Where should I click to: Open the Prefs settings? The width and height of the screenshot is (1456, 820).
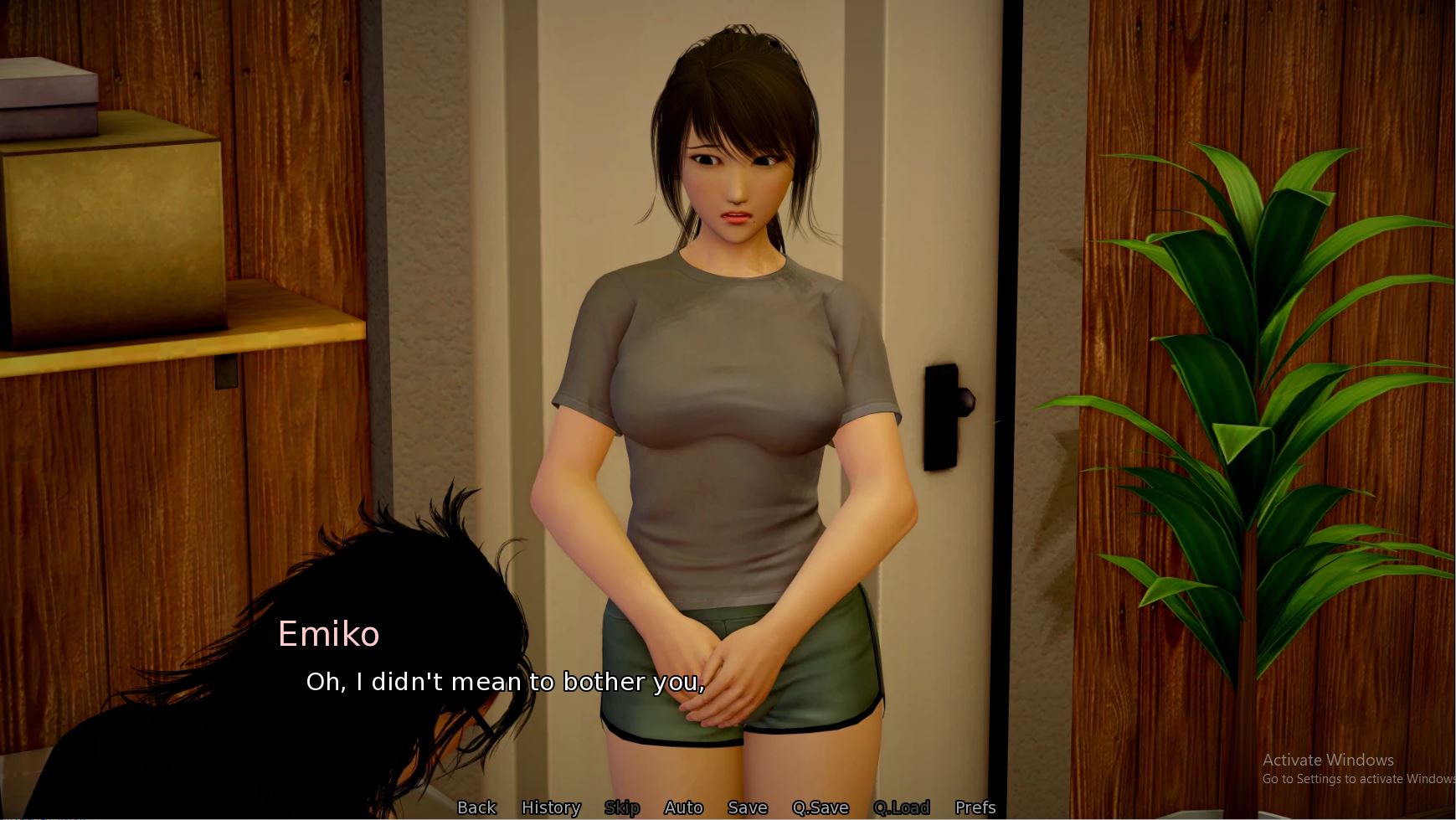click(x=975, y=807)
